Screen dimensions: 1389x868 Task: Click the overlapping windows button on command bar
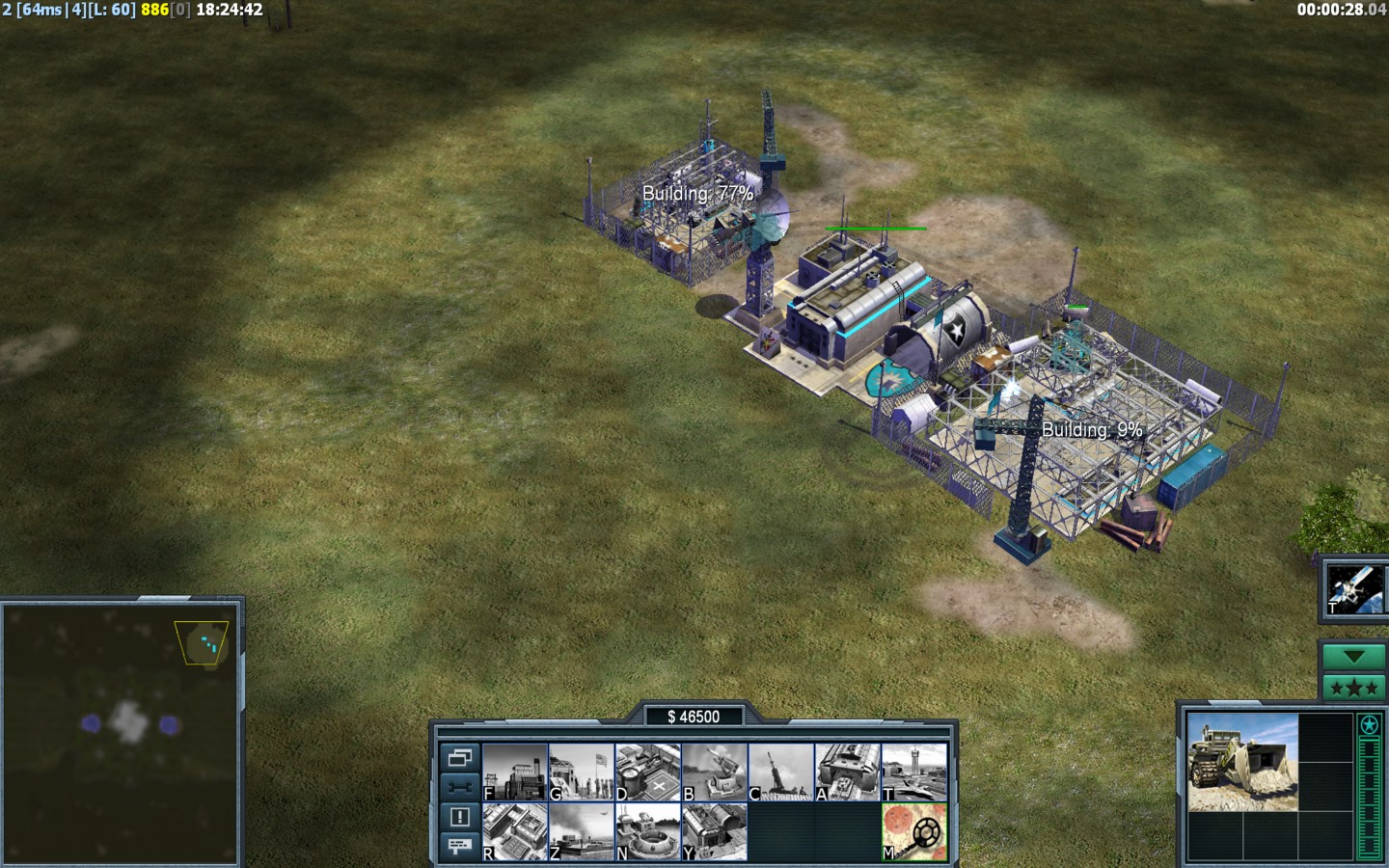pyautogui.click(x=459, y=757)
